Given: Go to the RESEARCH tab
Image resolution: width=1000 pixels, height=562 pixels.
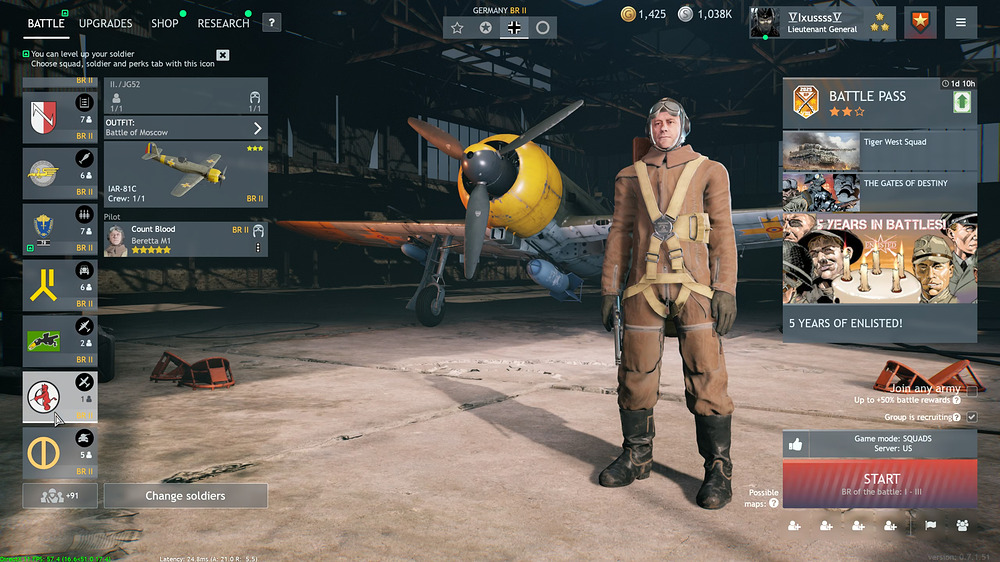Looking at the screenshot, I should pyautogui.click(x=223, y=23).
